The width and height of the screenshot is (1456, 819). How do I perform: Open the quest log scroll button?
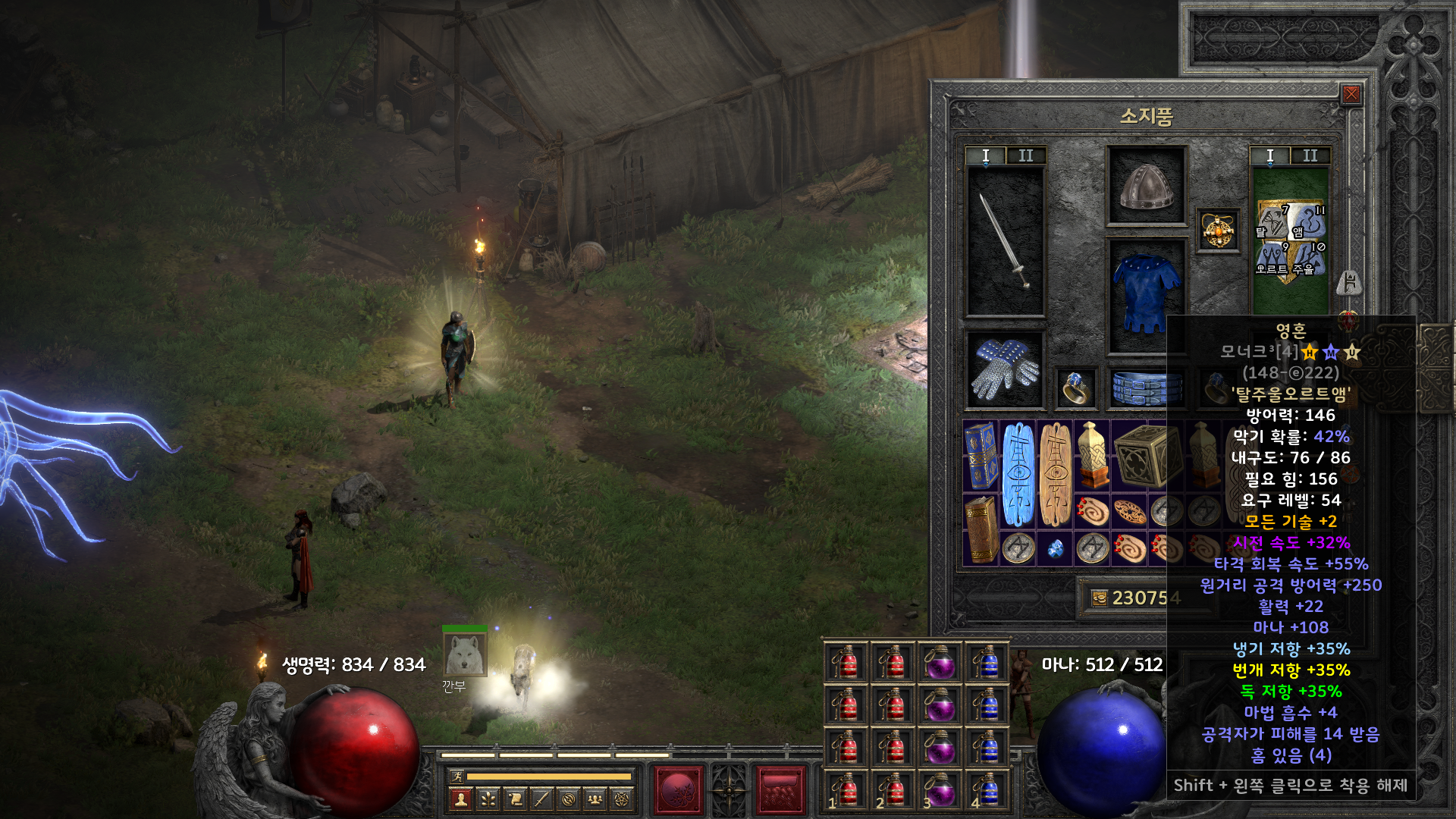click(x=515, y=799)
